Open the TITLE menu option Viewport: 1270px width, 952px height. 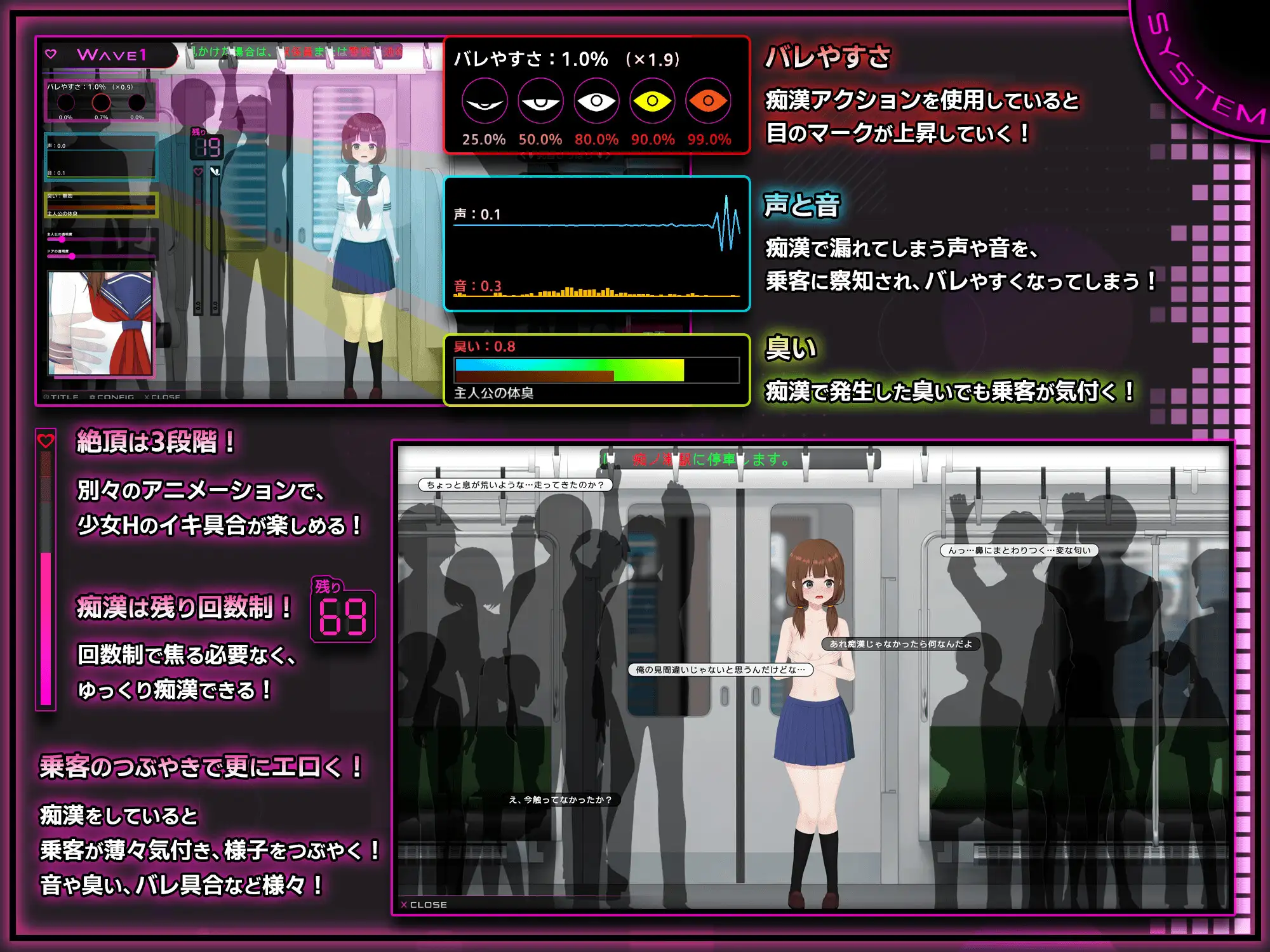(x=64, y=397)
